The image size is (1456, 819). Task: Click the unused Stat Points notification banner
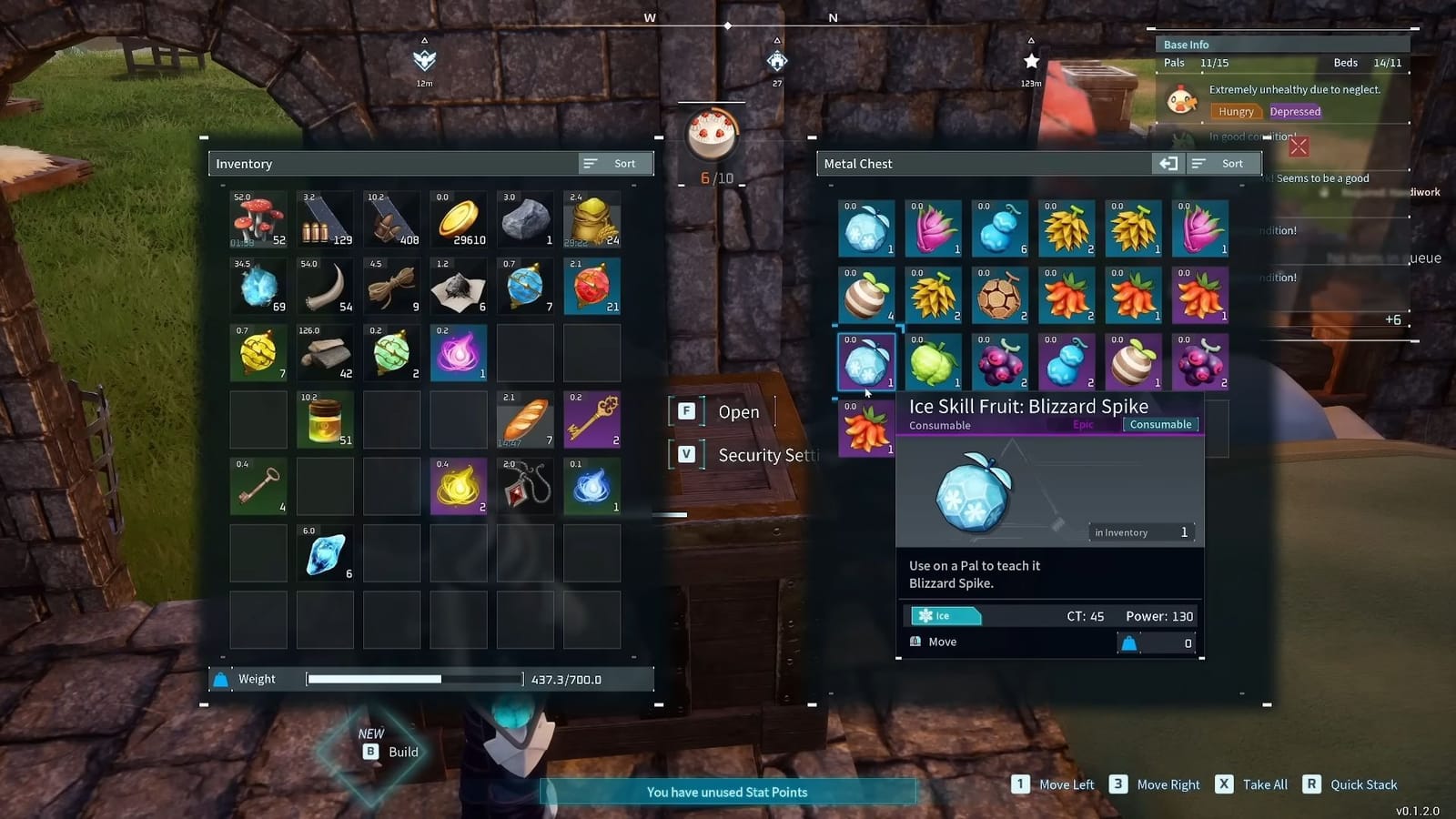726,792
